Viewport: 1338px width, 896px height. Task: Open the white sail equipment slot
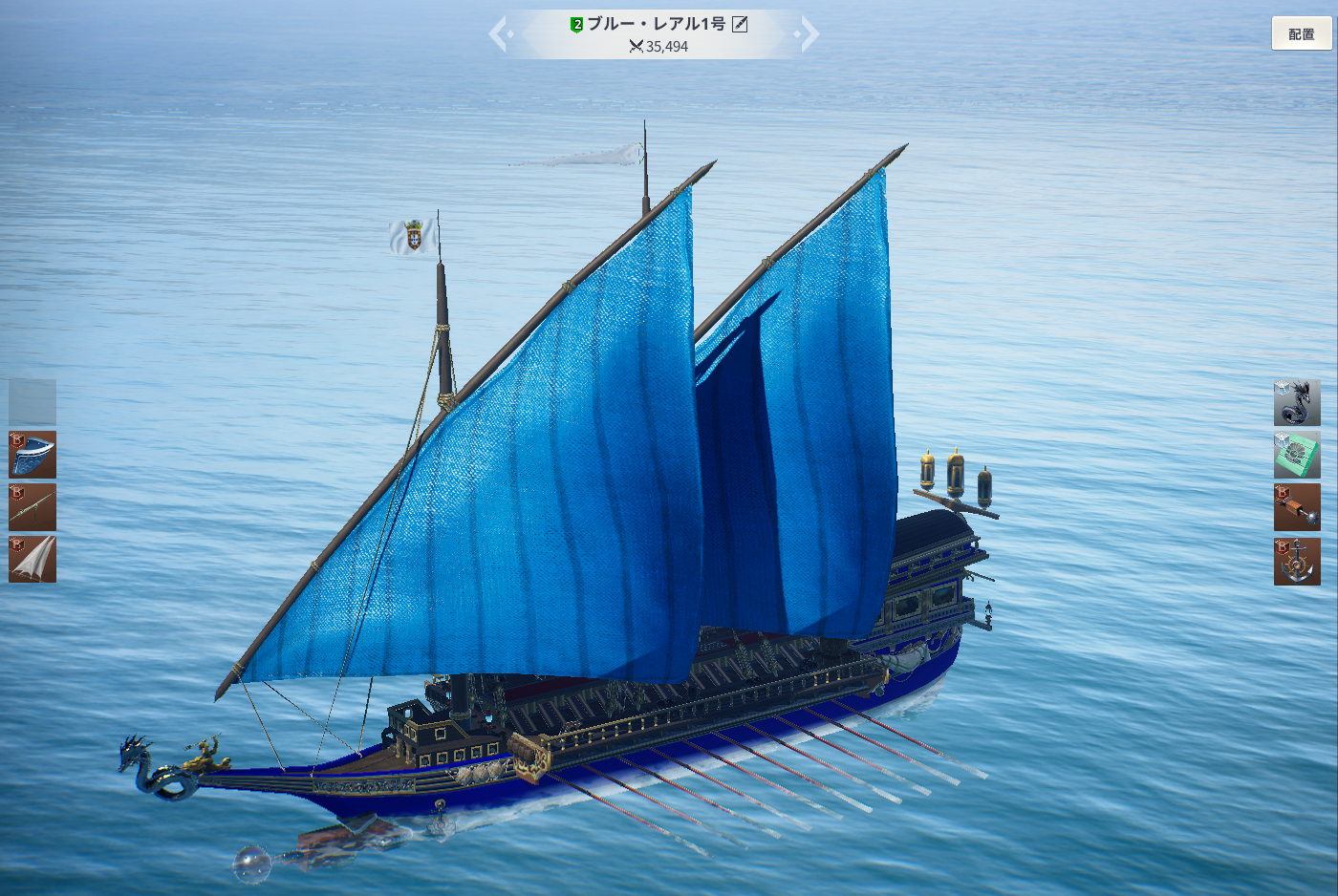[32, 559]
